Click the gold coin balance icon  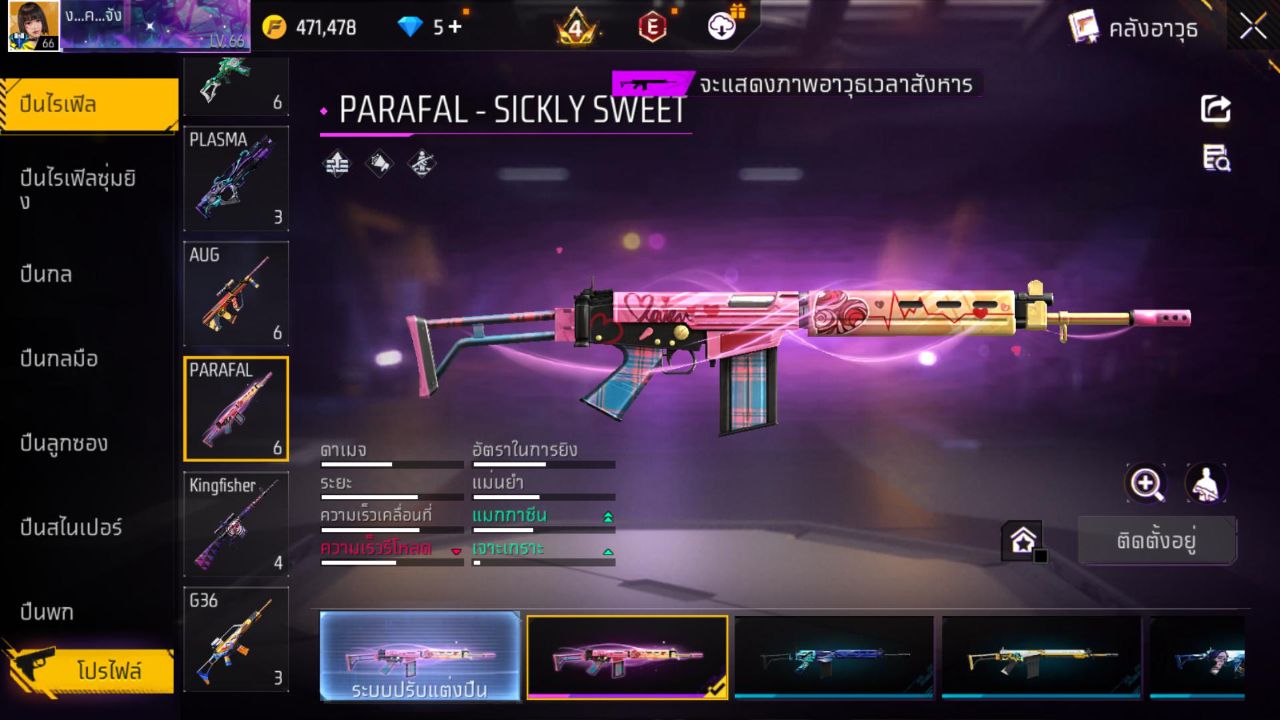[272, 26]
